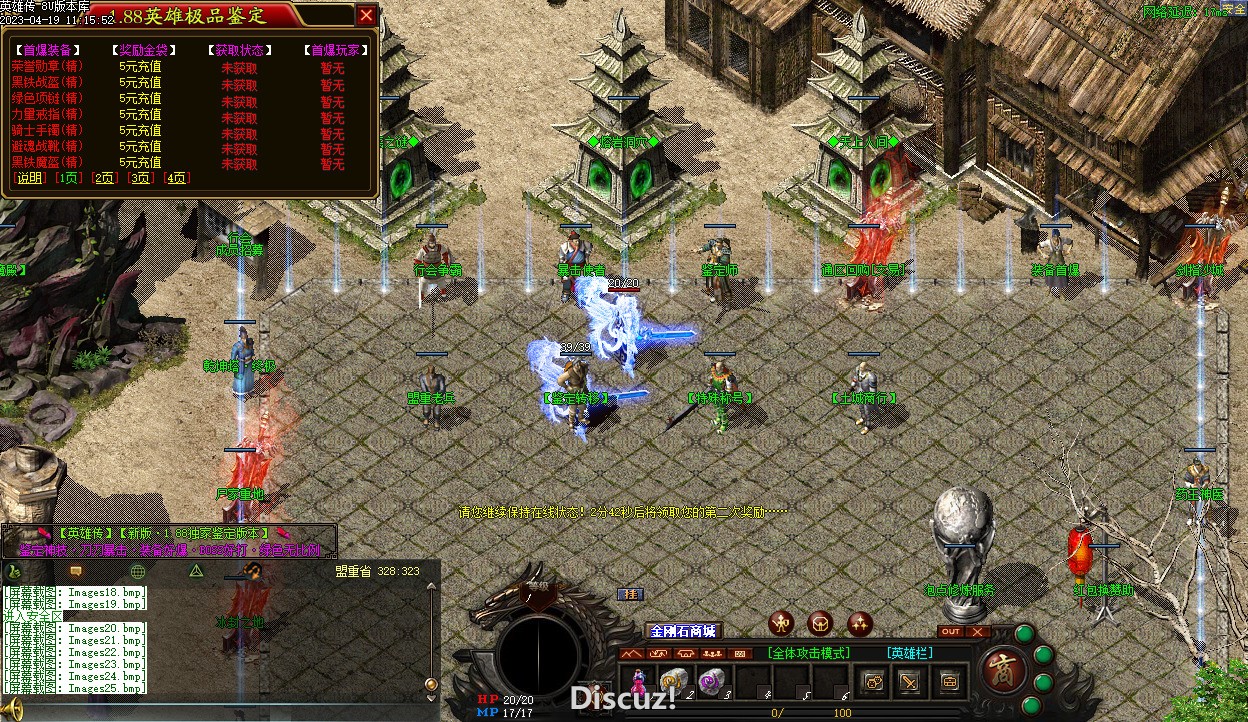The image size is (1248, 722).
Task: Open the sword icon skills button
Action: (909, 682)
